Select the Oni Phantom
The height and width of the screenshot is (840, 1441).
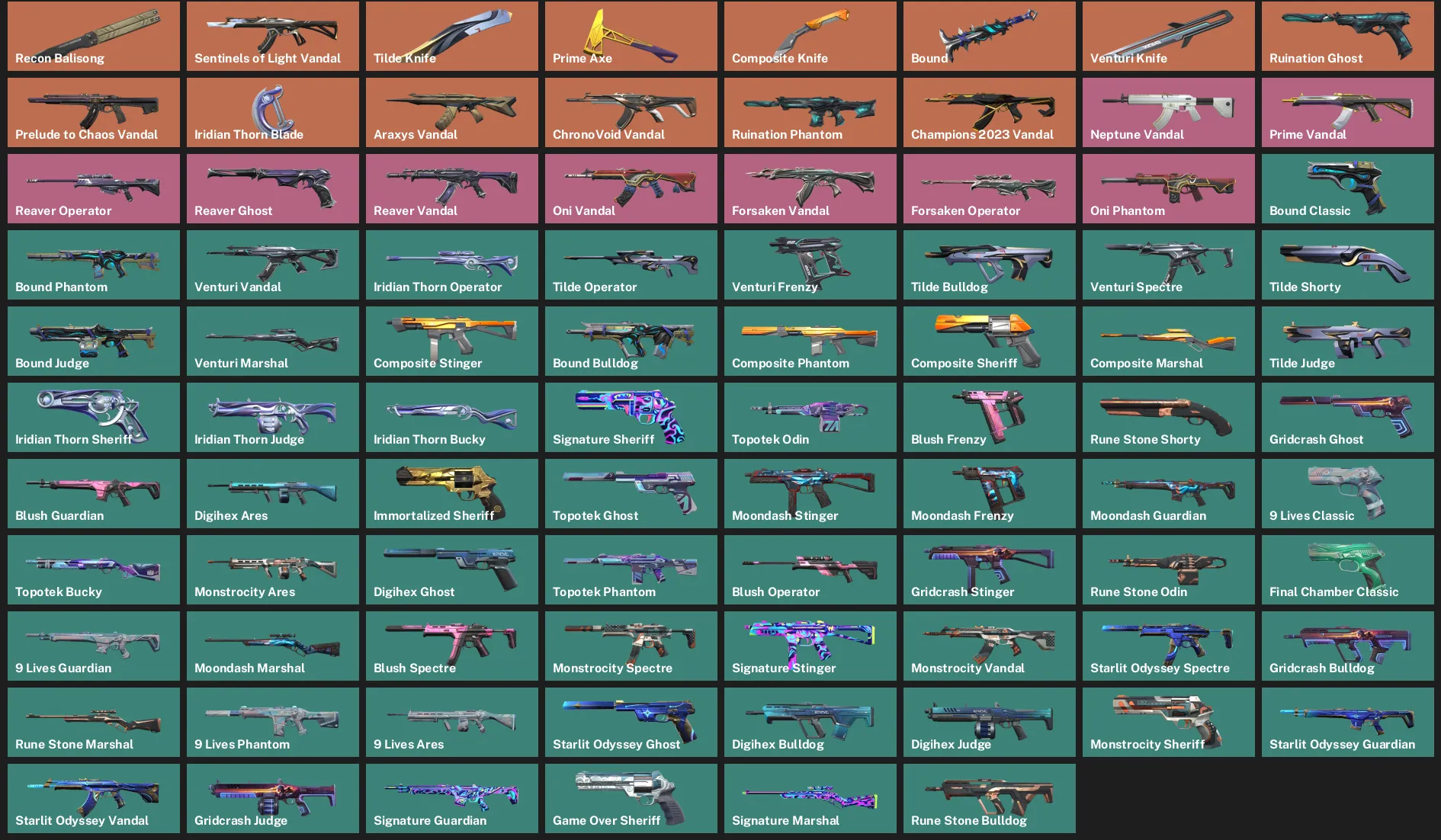click(1167, 188)
